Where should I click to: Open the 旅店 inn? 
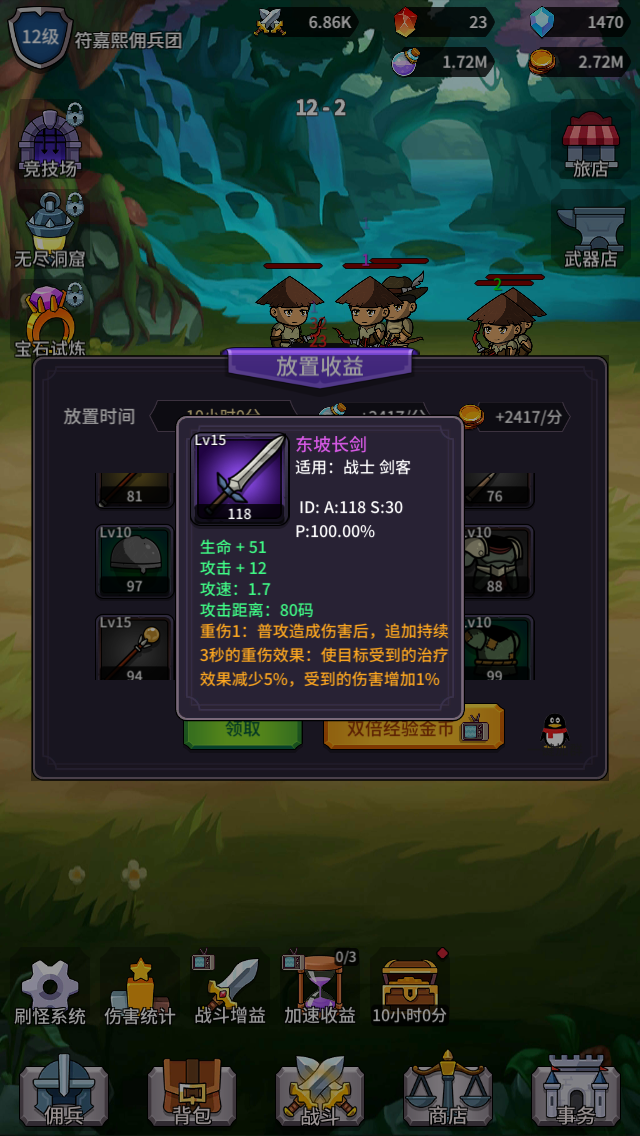pyautogui.click(x=590, y=145)
